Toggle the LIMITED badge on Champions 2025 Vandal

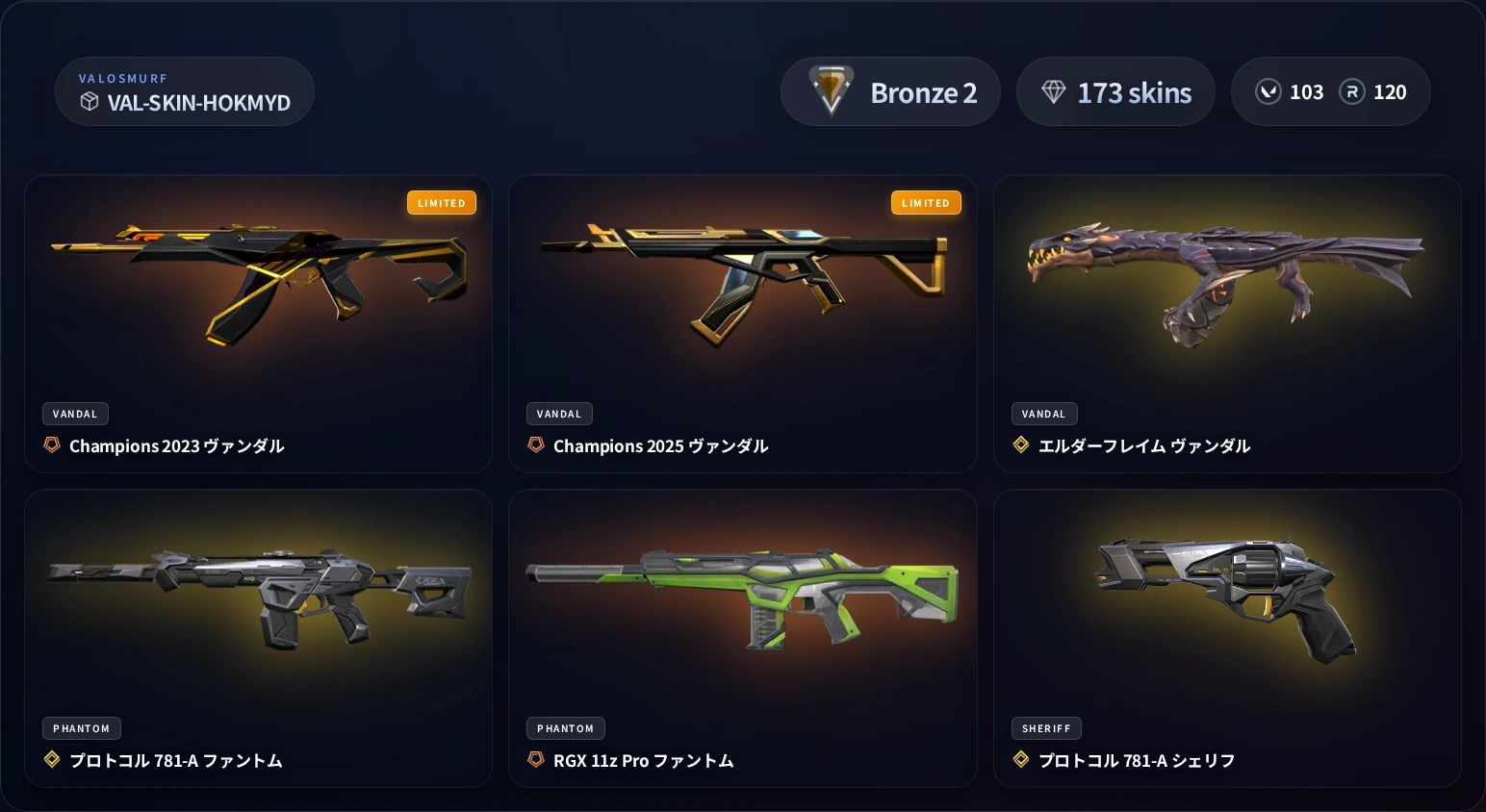(926, 202)
